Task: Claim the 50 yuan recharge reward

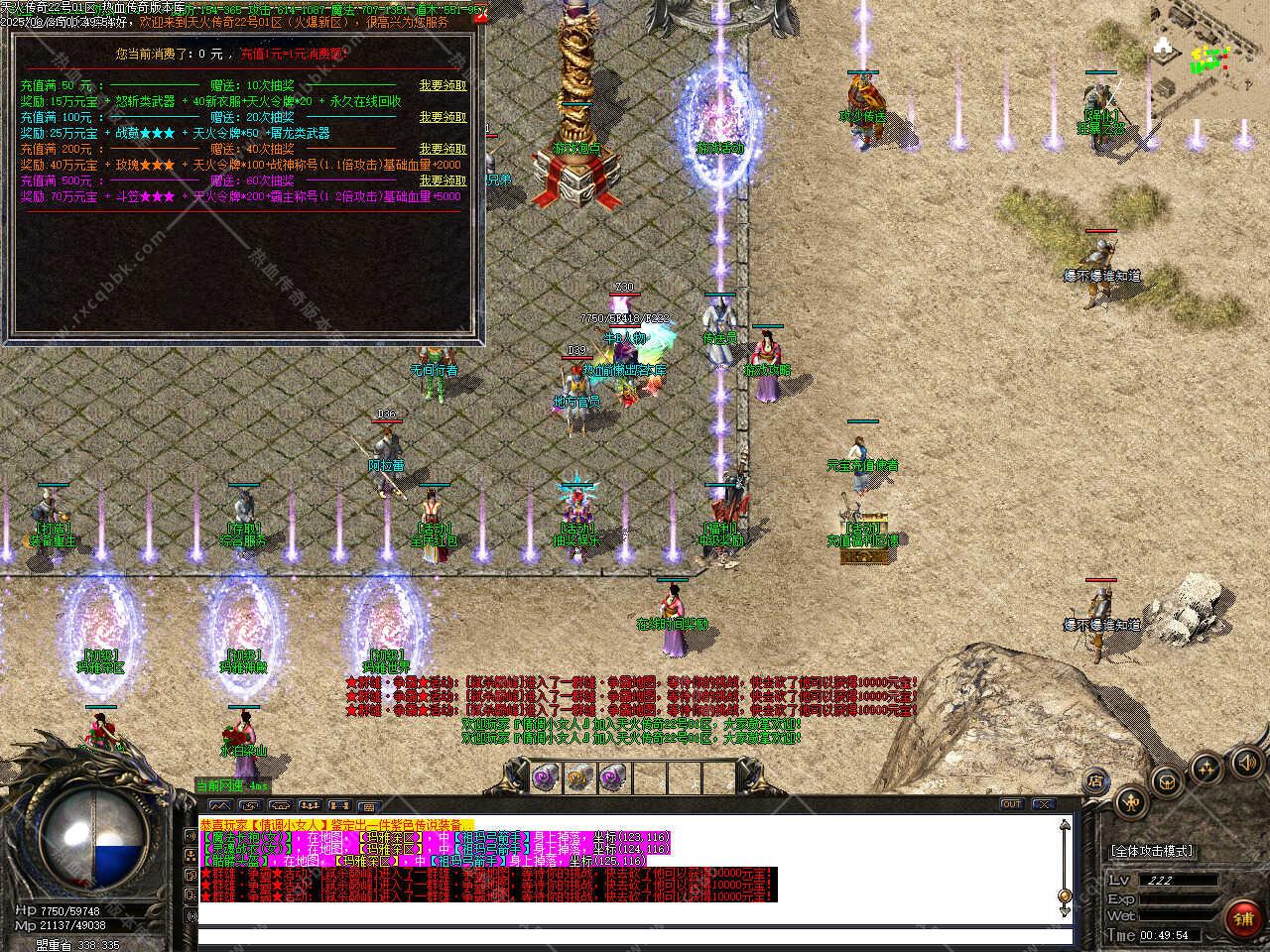Action: pos(442,86)
